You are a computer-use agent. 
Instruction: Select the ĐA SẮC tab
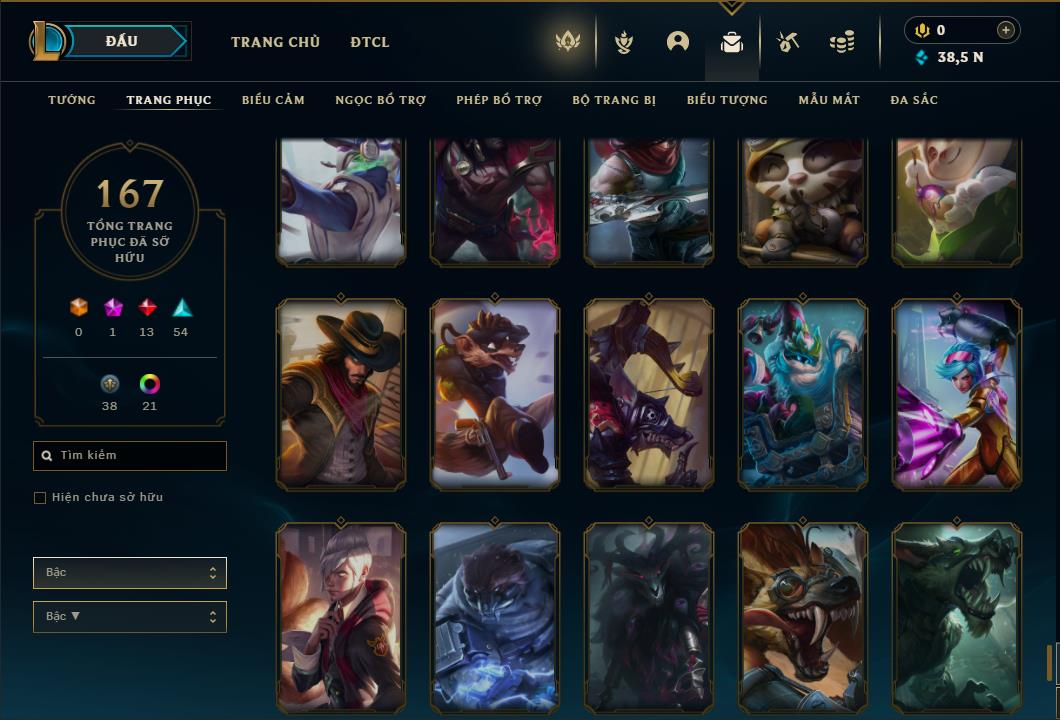click(914, 100)
